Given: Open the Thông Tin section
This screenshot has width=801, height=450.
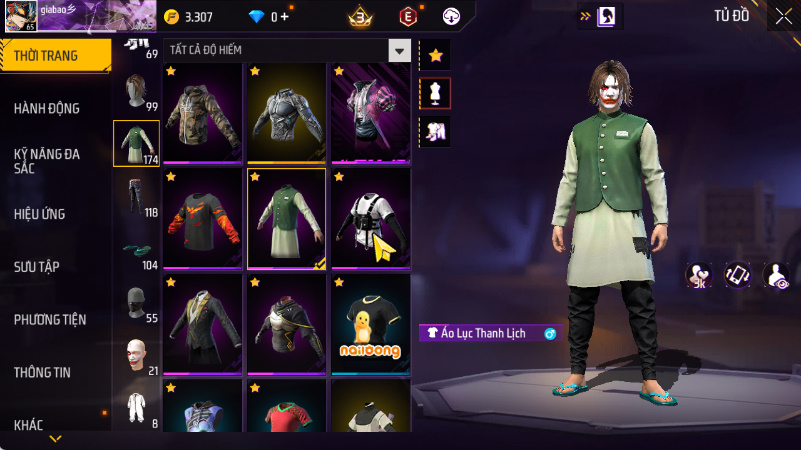Looking at the screenshot, I should coord(42,372).
